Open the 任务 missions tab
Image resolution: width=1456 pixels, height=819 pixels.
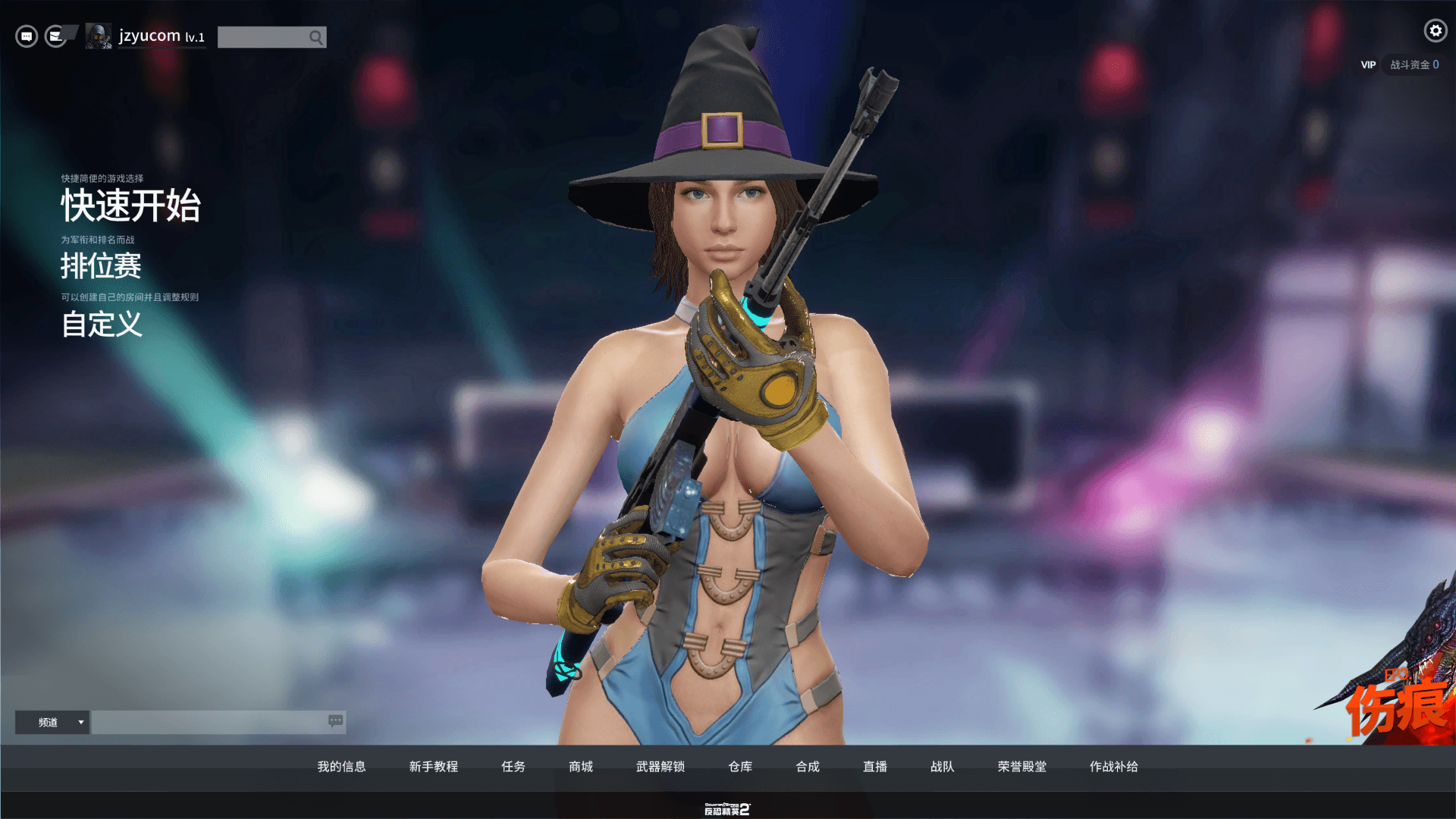pos(513,767)
